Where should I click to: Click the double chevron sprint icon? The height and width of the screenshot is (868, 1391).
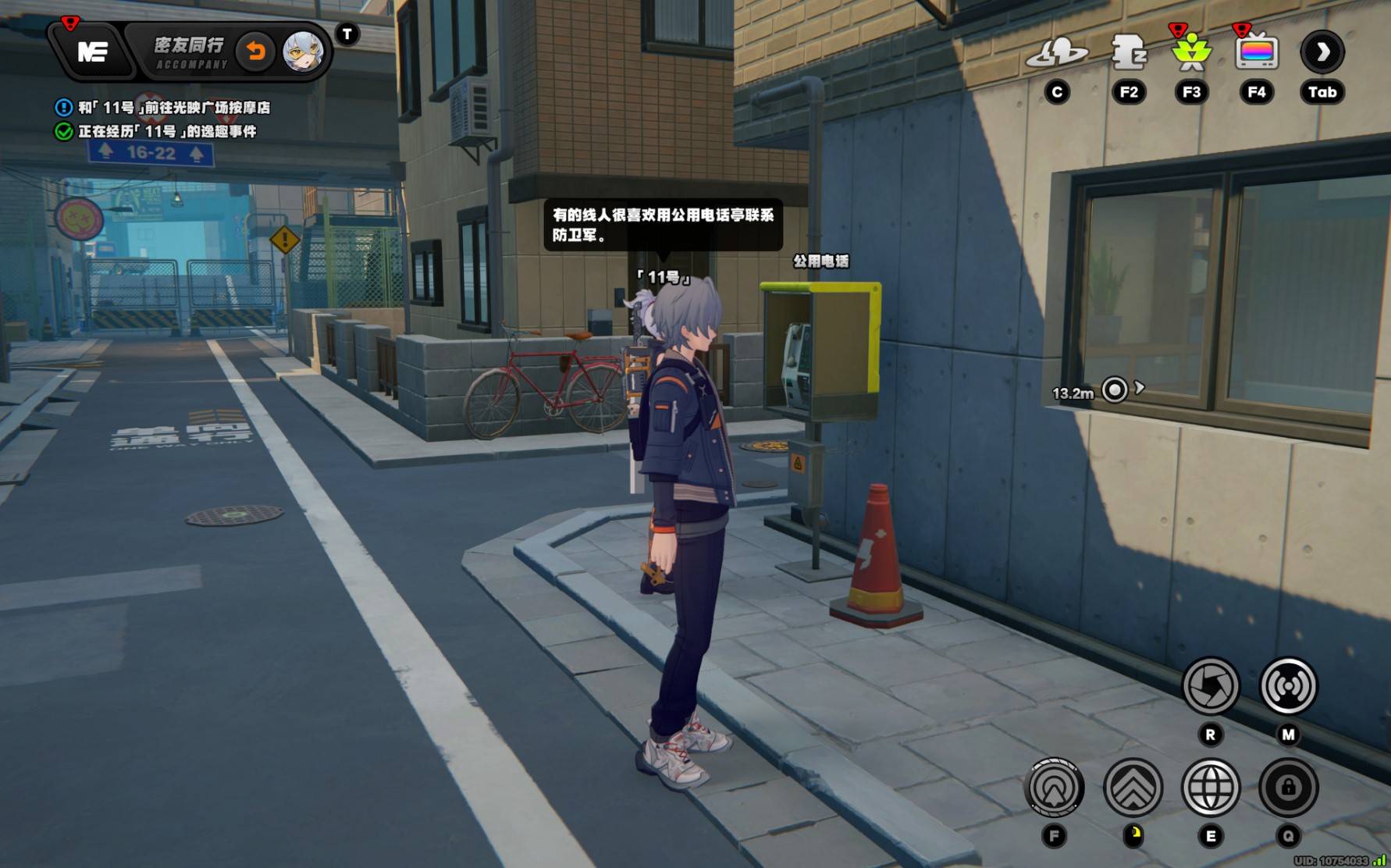(x=1133, y=788)
